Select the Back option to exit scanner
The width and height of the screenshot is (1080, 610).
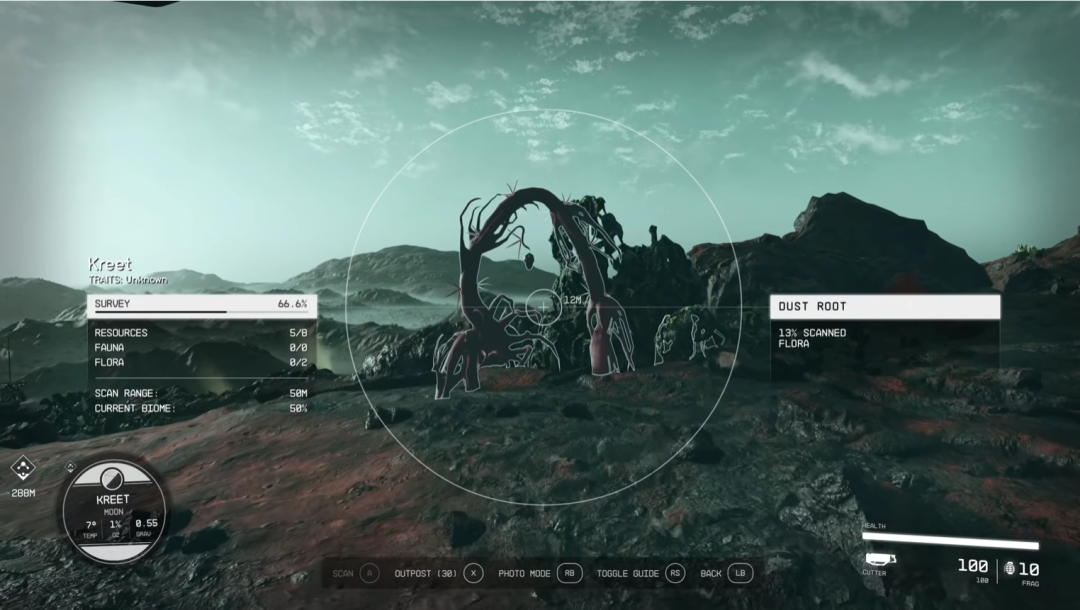(725, 573)
